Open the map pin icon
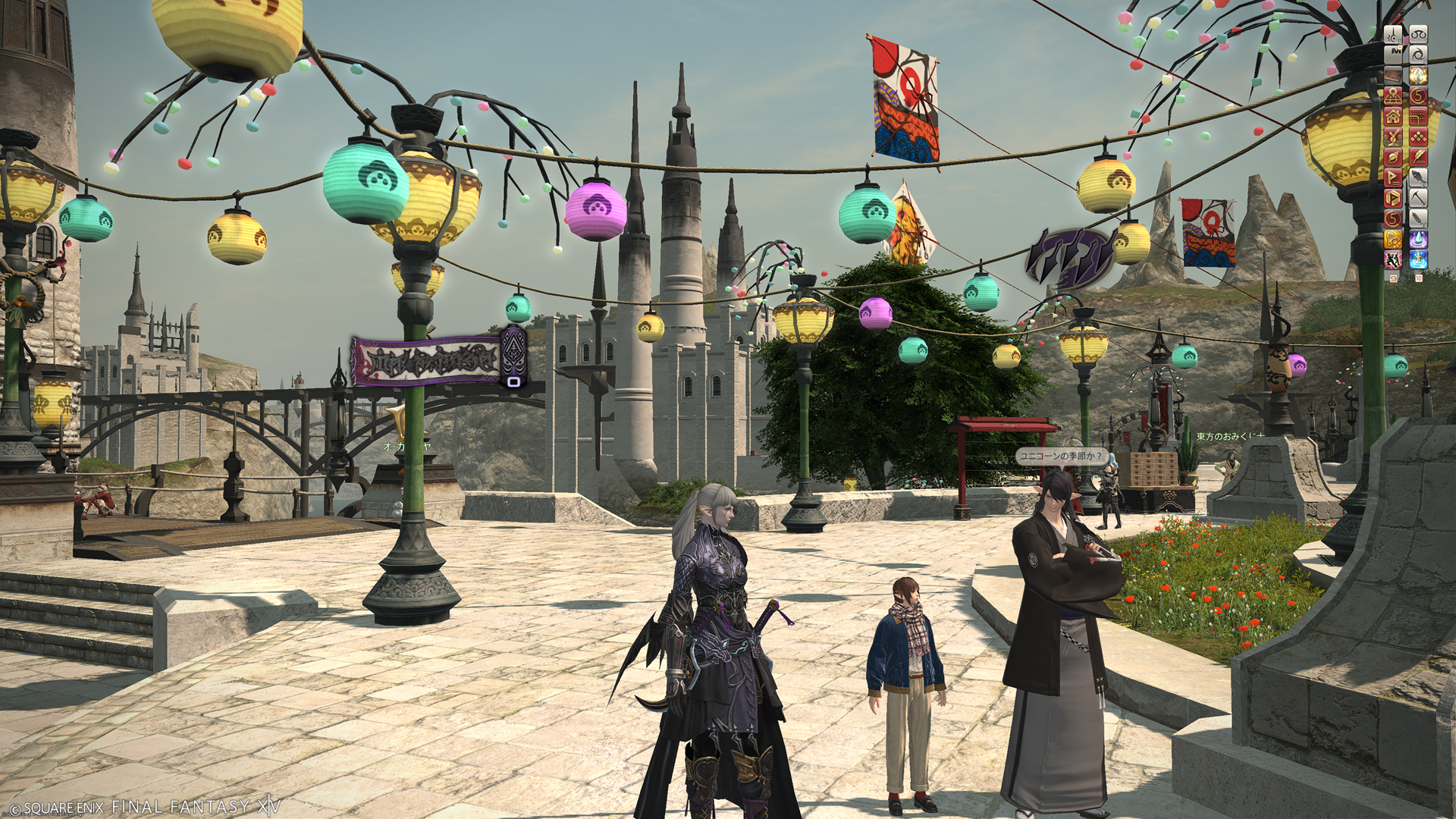The image size is (1456, 819). [1393, 96]
